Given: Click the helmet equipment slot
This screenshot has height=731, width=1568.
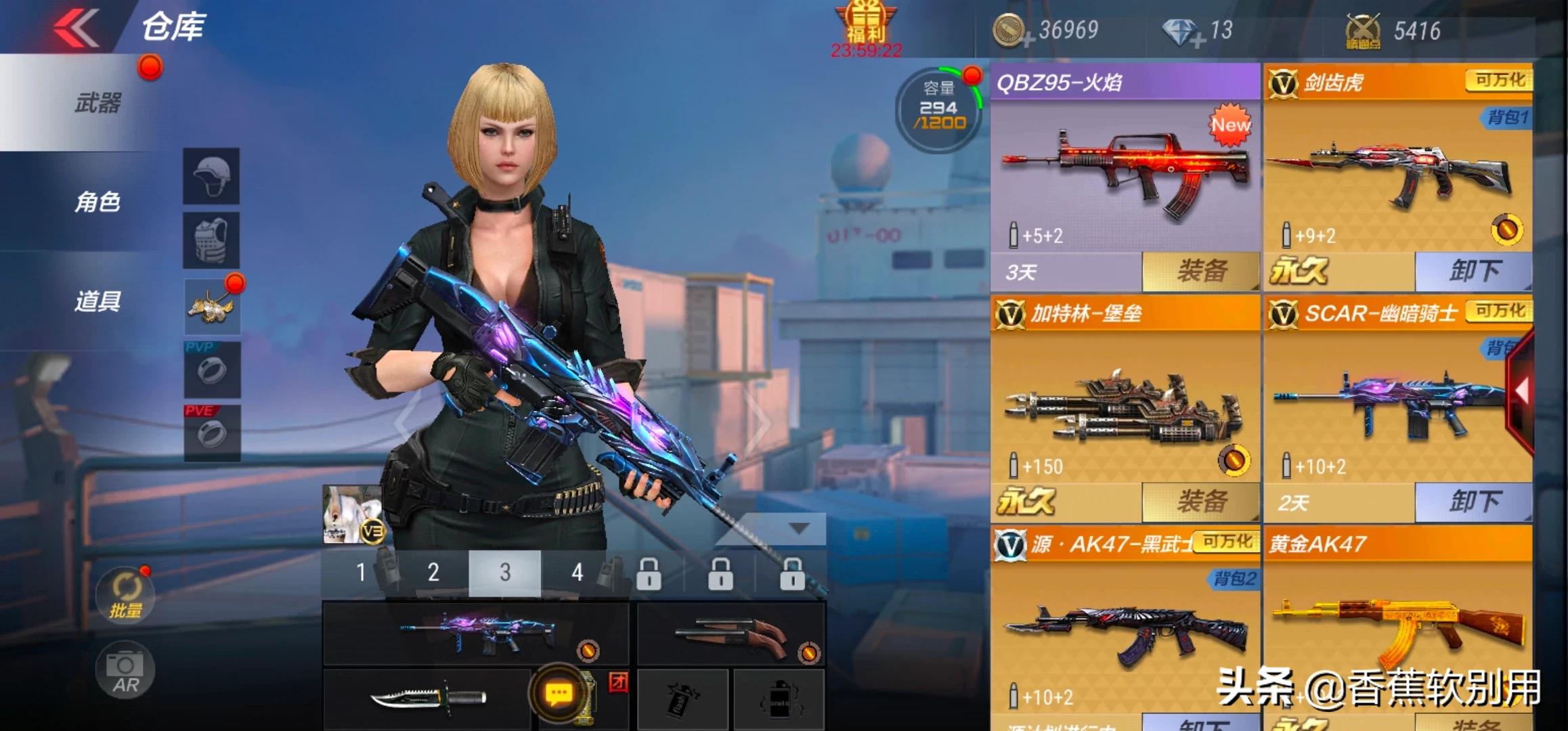Looking at the screenshot, I should [x=211, y=176].
